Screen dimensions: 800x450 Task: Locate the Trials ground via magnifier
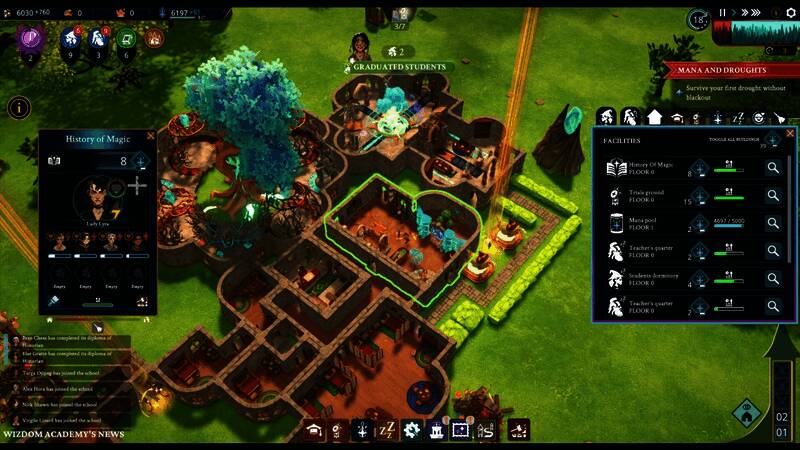click(773, 196)
